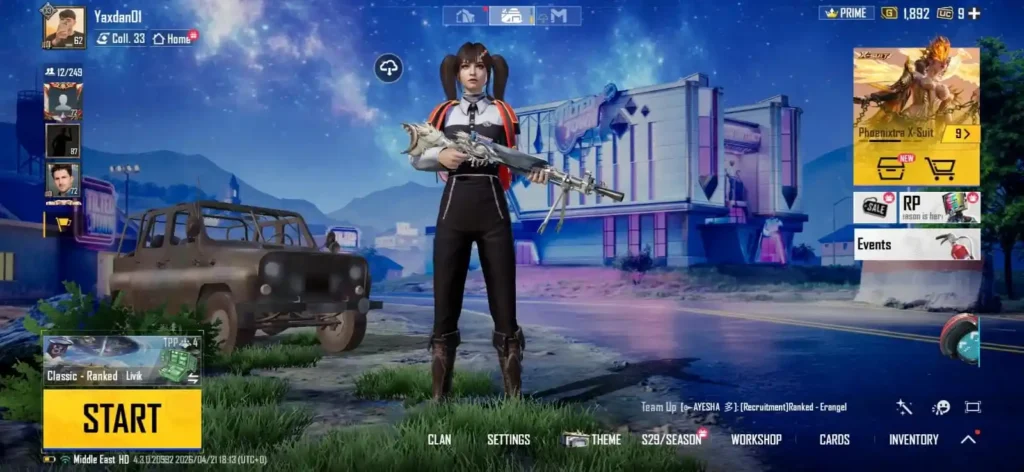Open the PRIME subscription badge
This screenshot has height=472, width=1024.
point(847,13)
